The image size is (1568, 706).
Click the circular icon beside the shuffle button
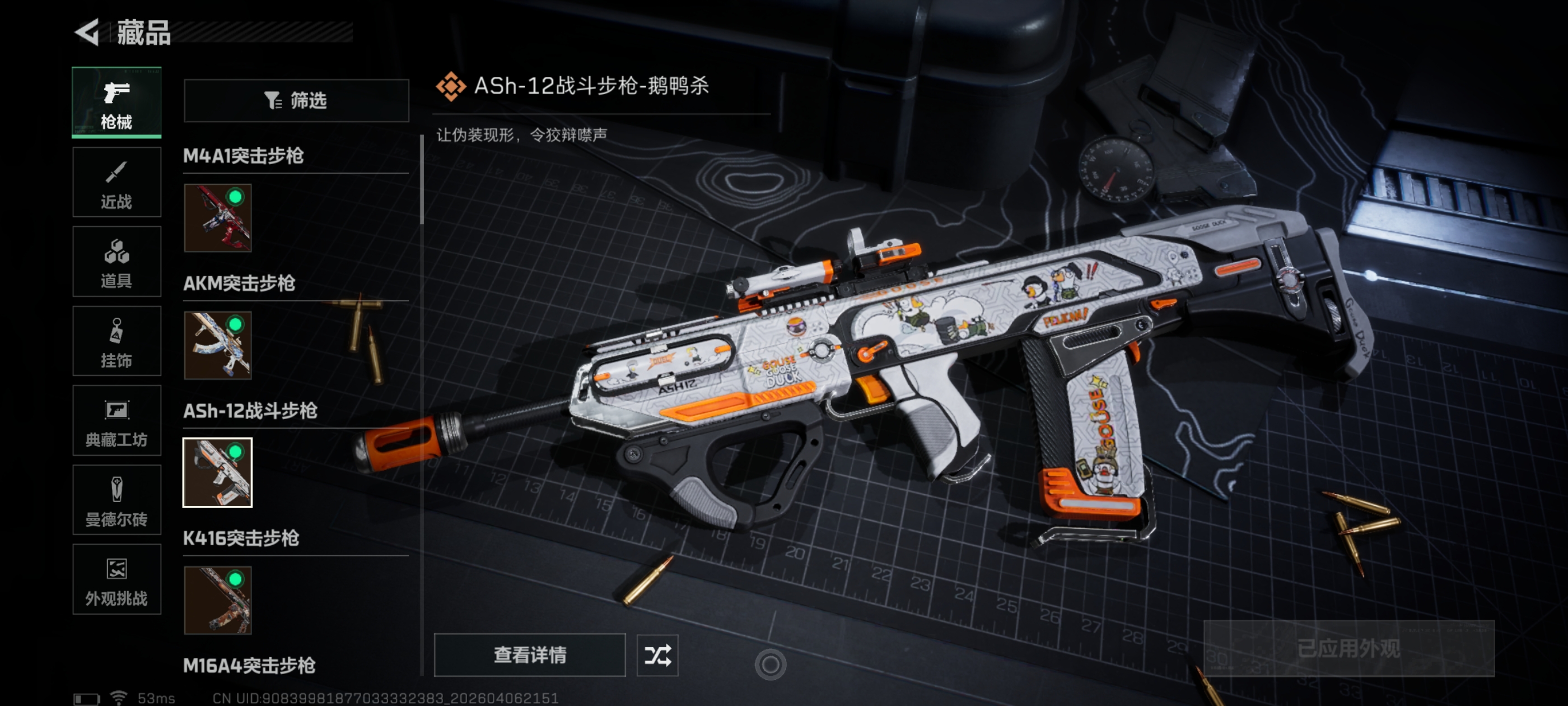point(770,665)
